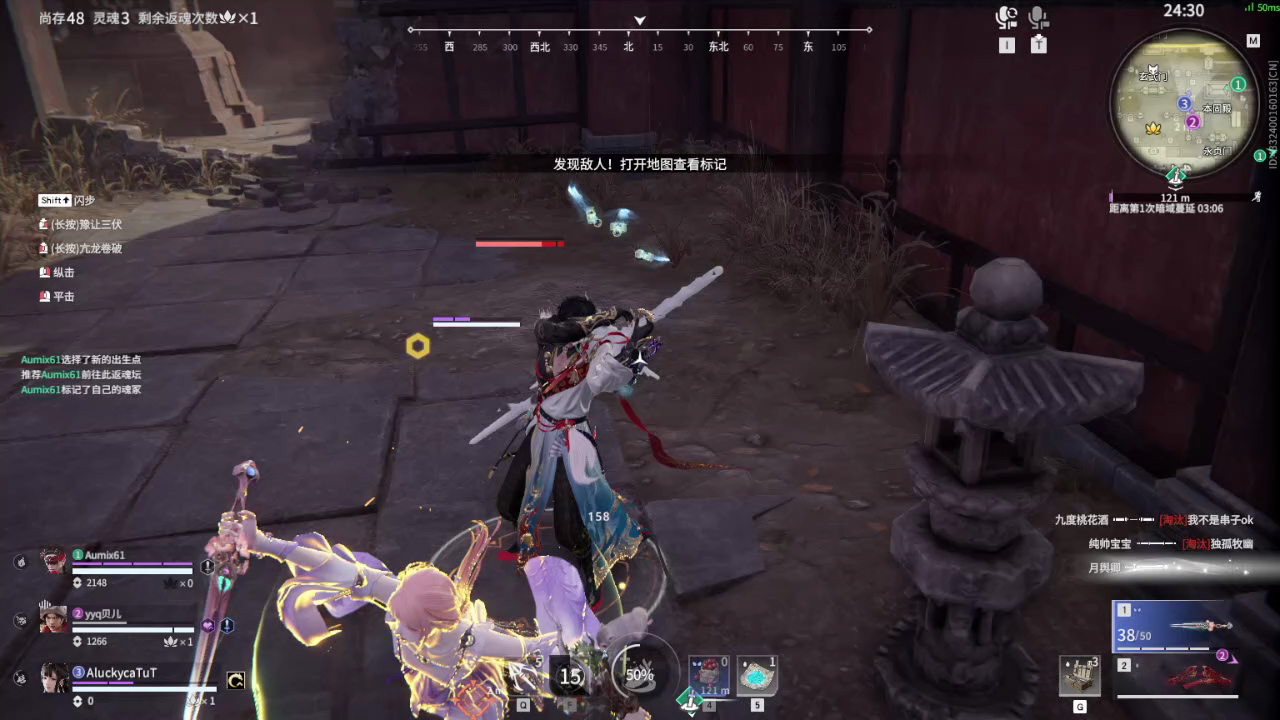This screenshot has width=1280, height=720.
Task: Toggle team voice chat with the second mic icon
Action: coord(1038,18)
